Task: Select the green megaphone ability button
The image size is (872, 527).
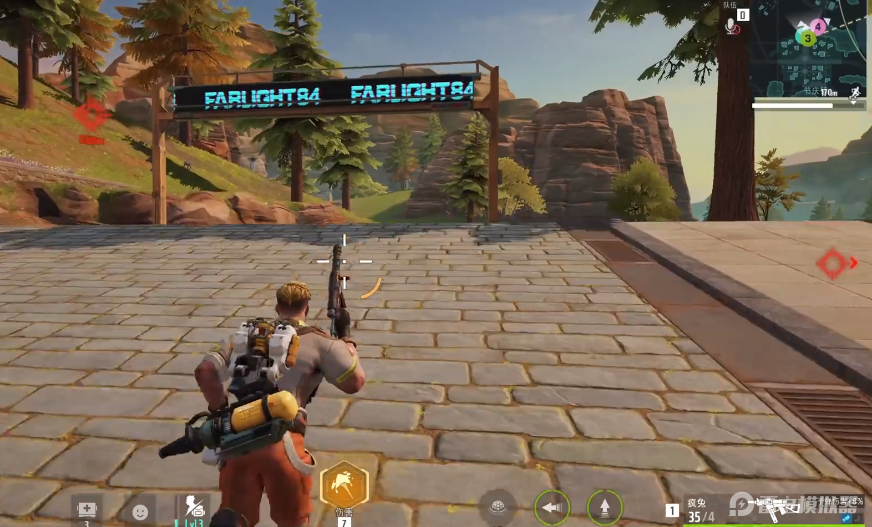Action: point(551,506)
